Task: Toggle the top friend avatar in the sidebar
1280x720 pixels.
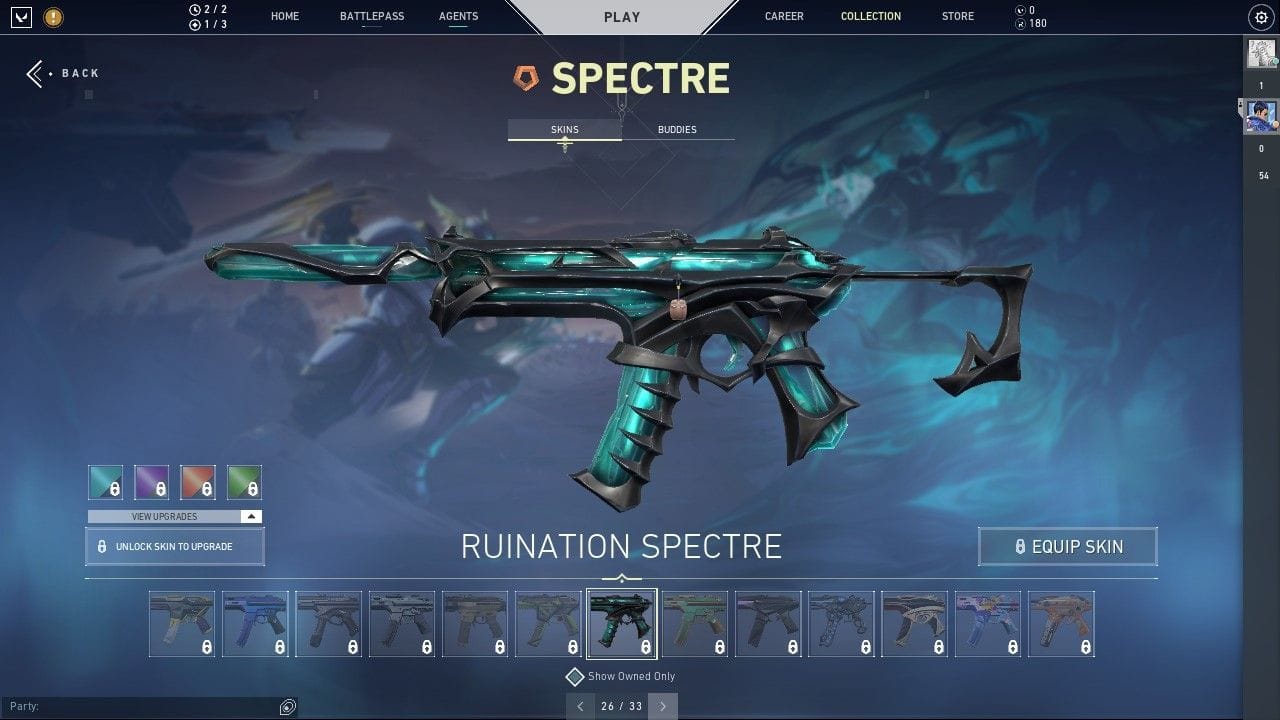Action: (1262, 54)
